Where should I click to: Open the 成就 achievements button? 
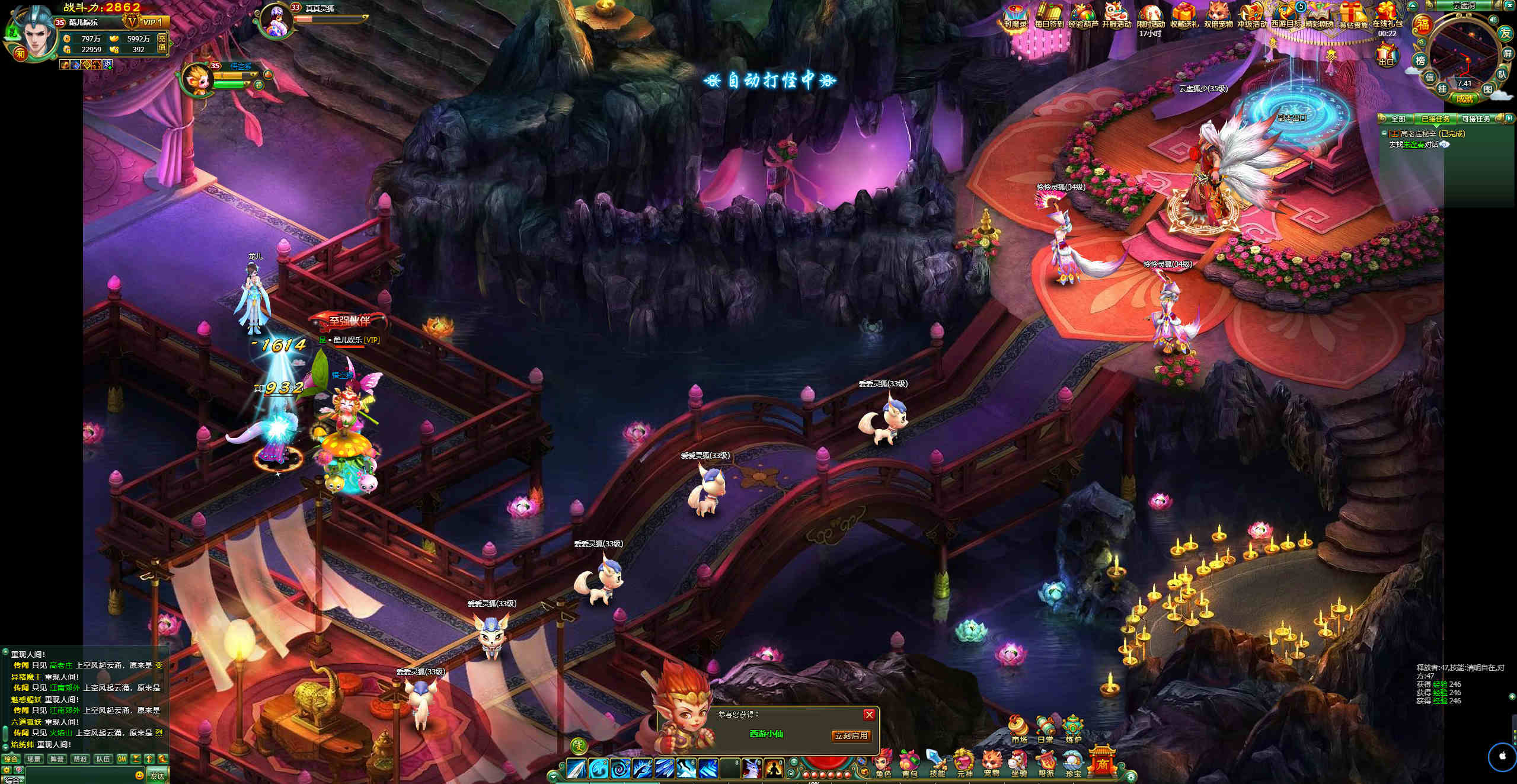point(1464,98)
